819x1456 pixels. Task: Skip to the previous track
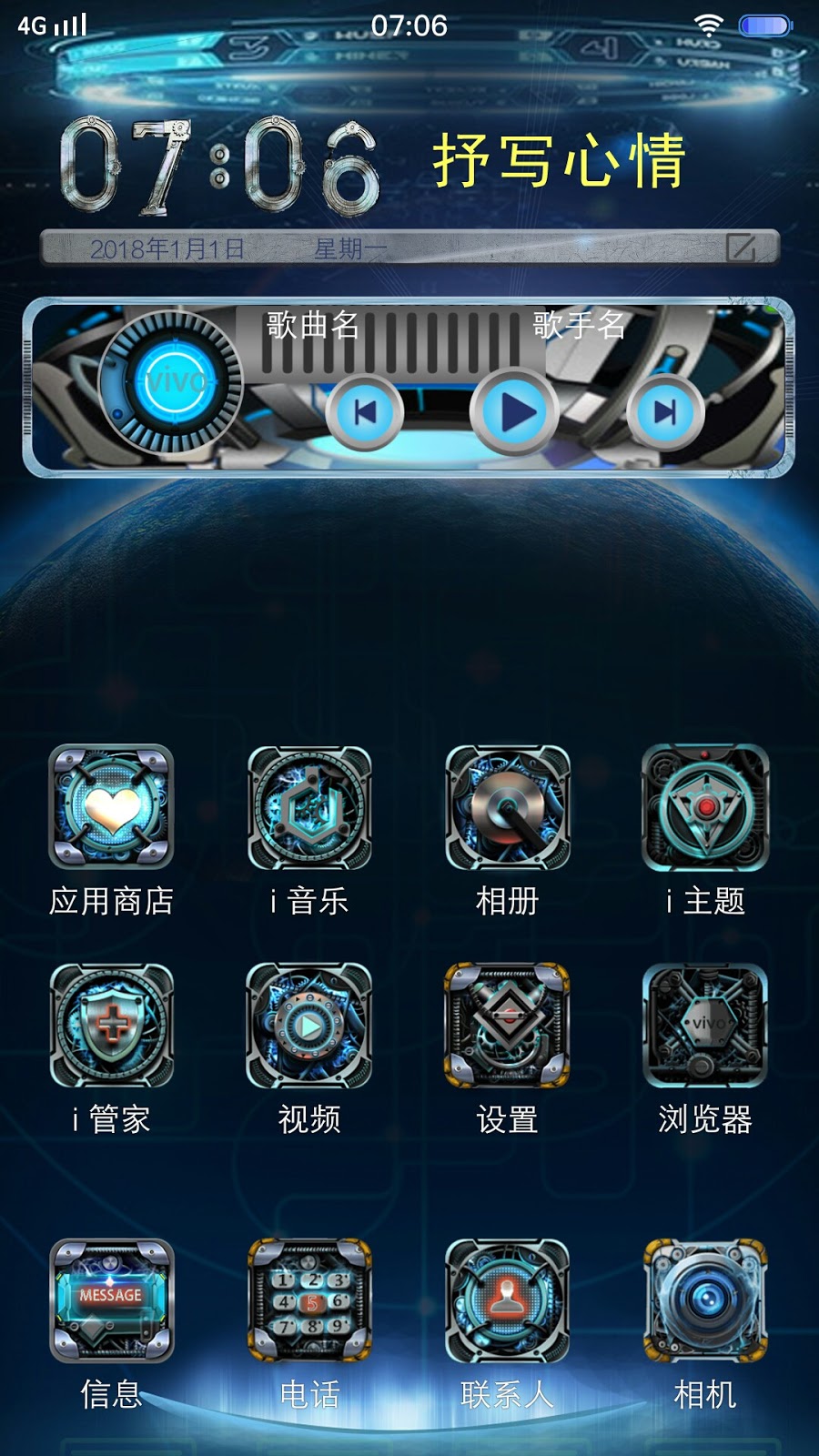(x=365, y=412)
